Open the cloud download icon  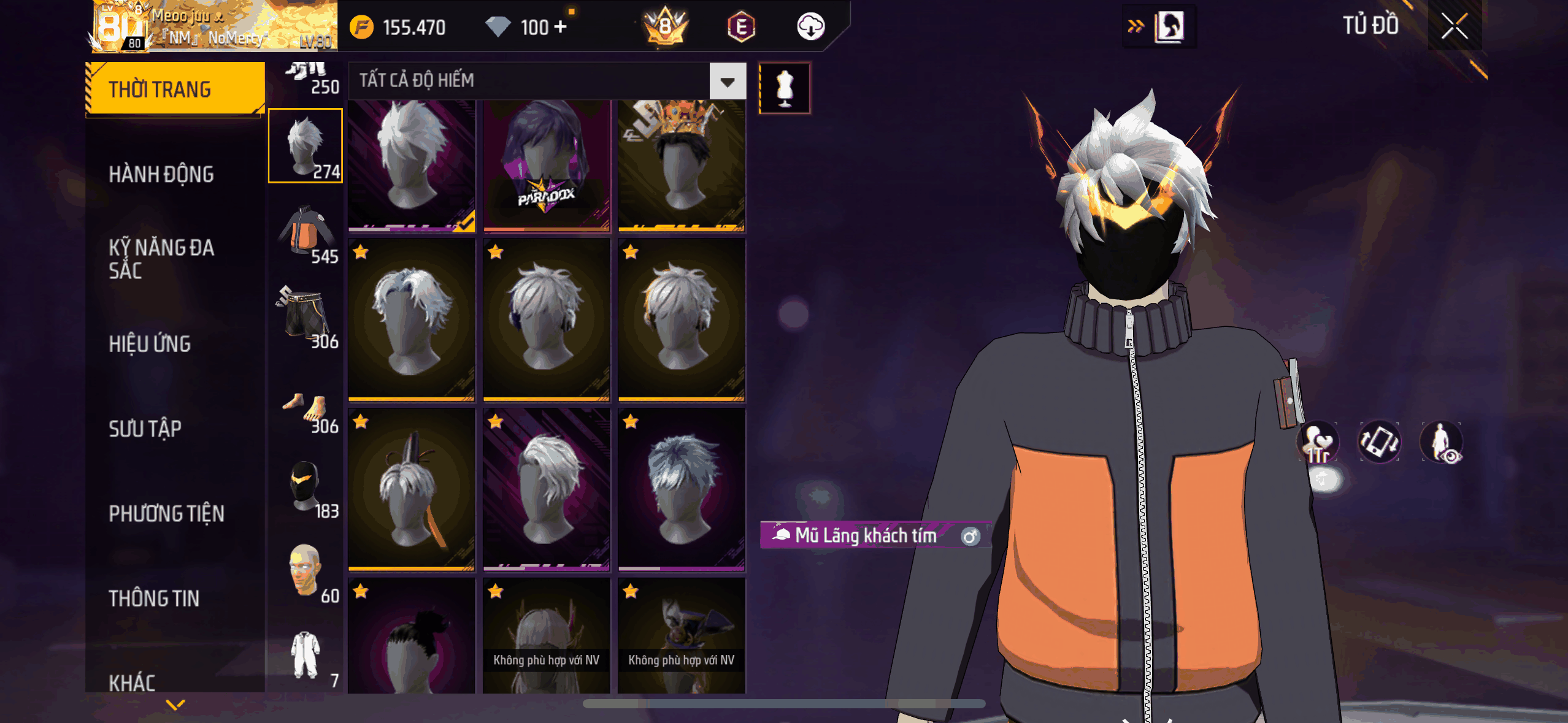810,27
